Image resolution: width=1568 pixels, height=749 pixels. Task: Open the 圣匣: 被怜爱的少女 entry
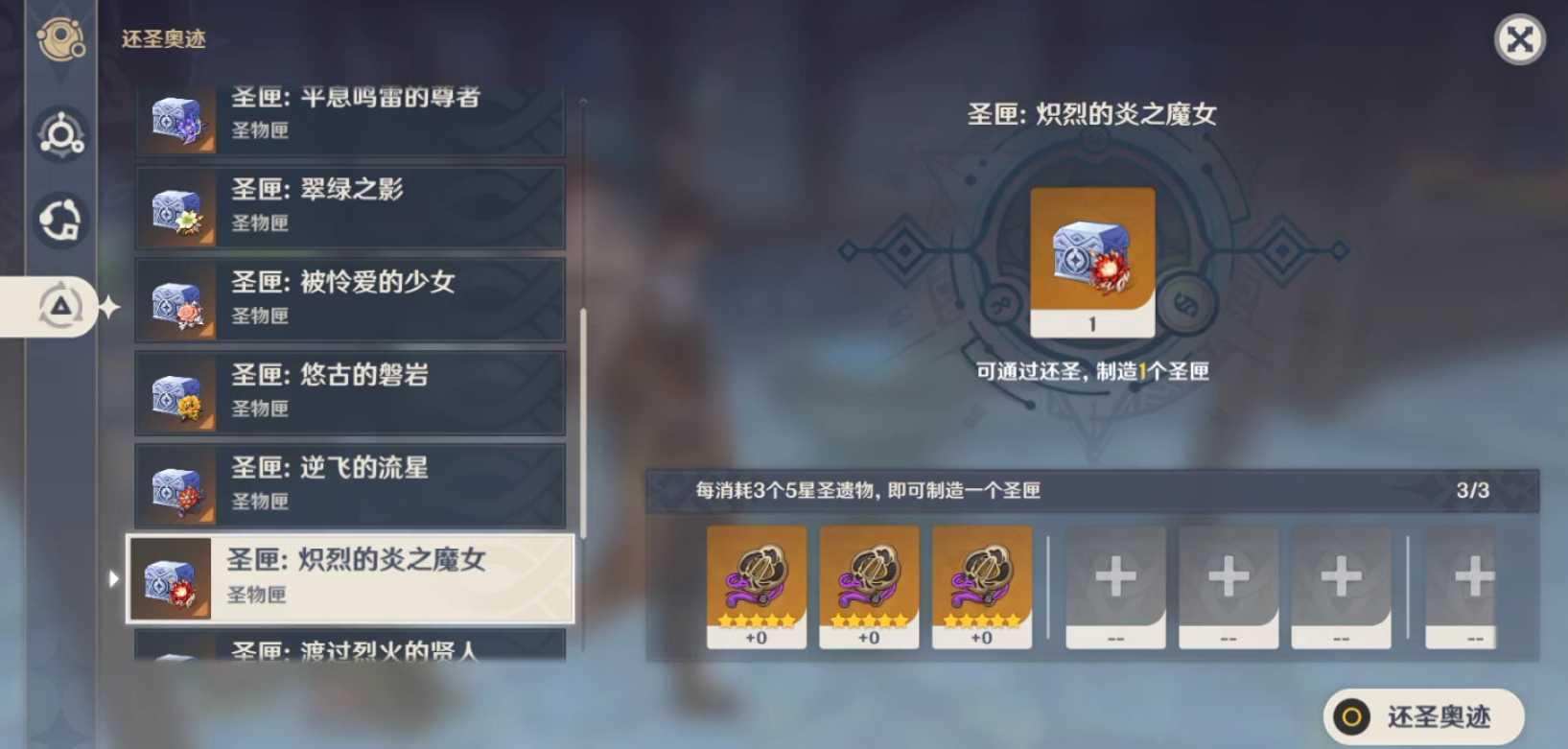(x=350, y=298)
